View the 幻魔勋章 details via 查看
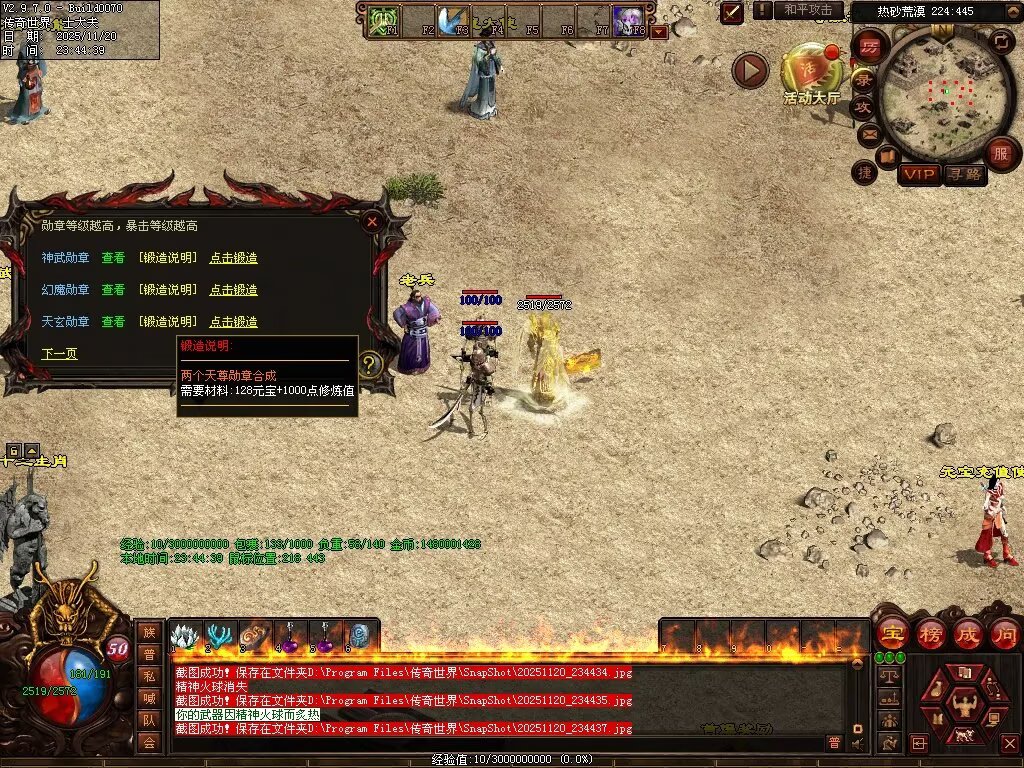The height and width of the screenshot is (768, 1024). 113,290
